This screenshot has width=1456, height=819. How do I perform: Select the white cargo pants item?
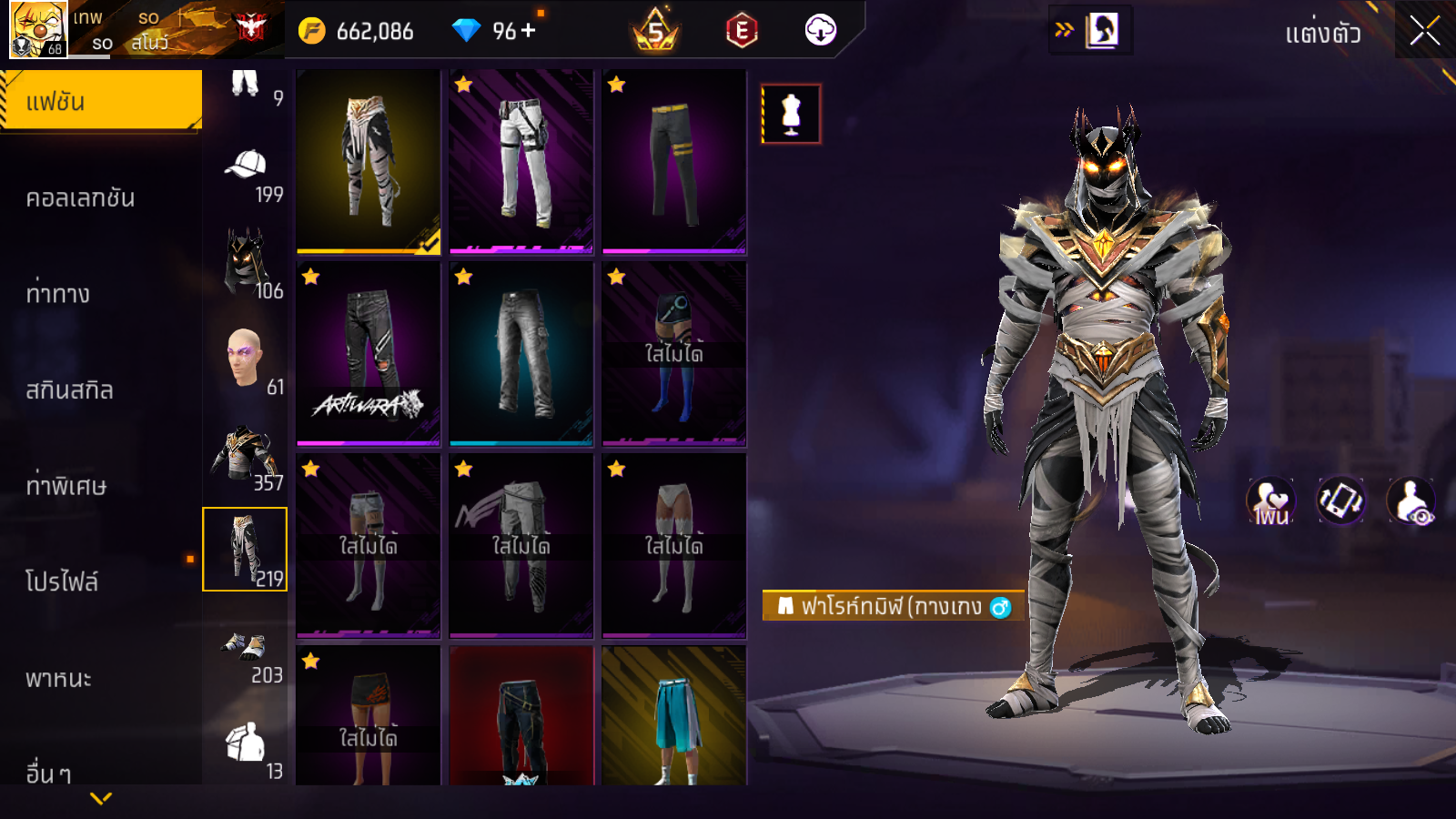(x=521, y=161)
